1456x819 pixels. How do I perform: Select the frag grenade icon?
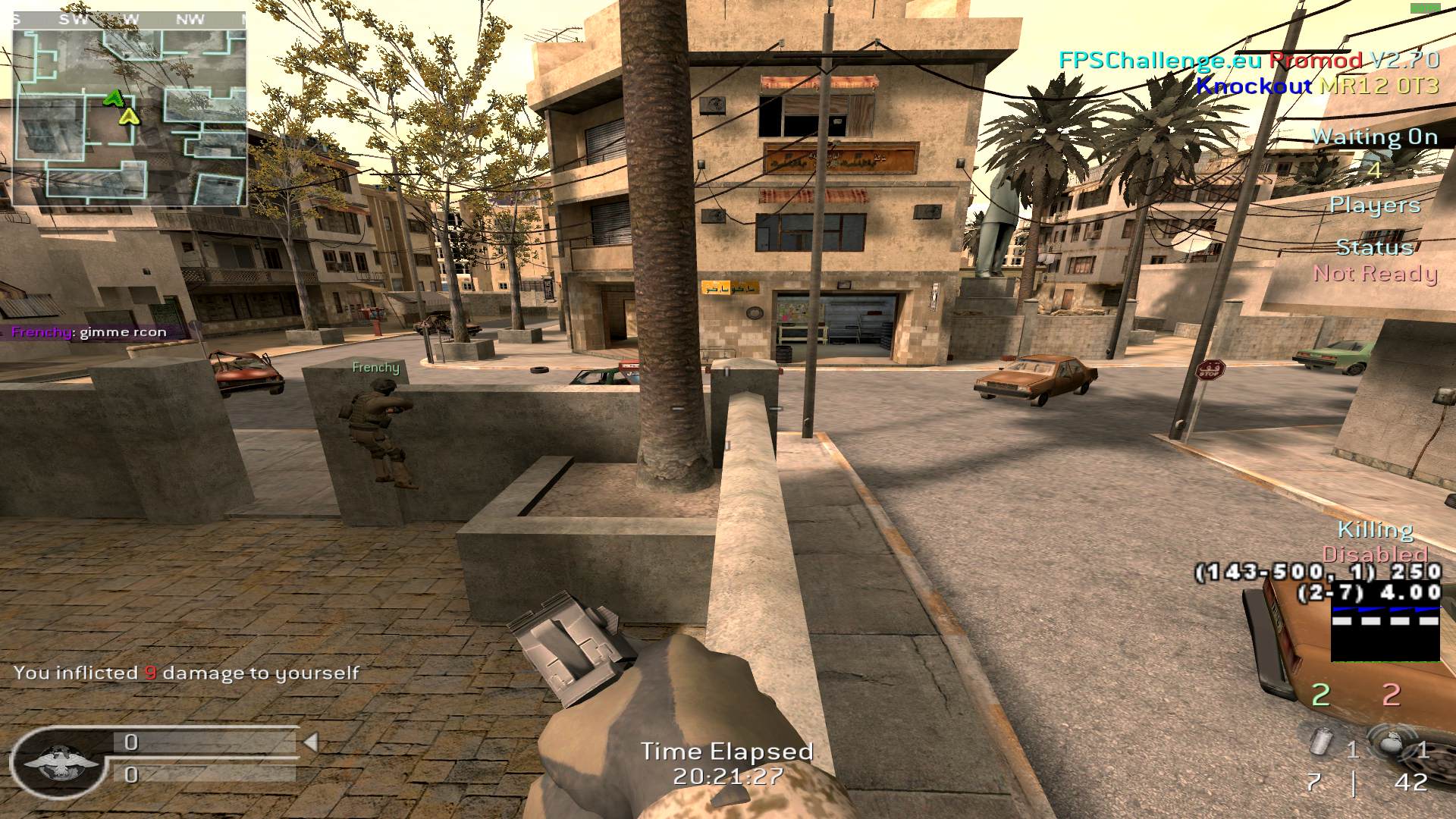tap(1389, 743)
